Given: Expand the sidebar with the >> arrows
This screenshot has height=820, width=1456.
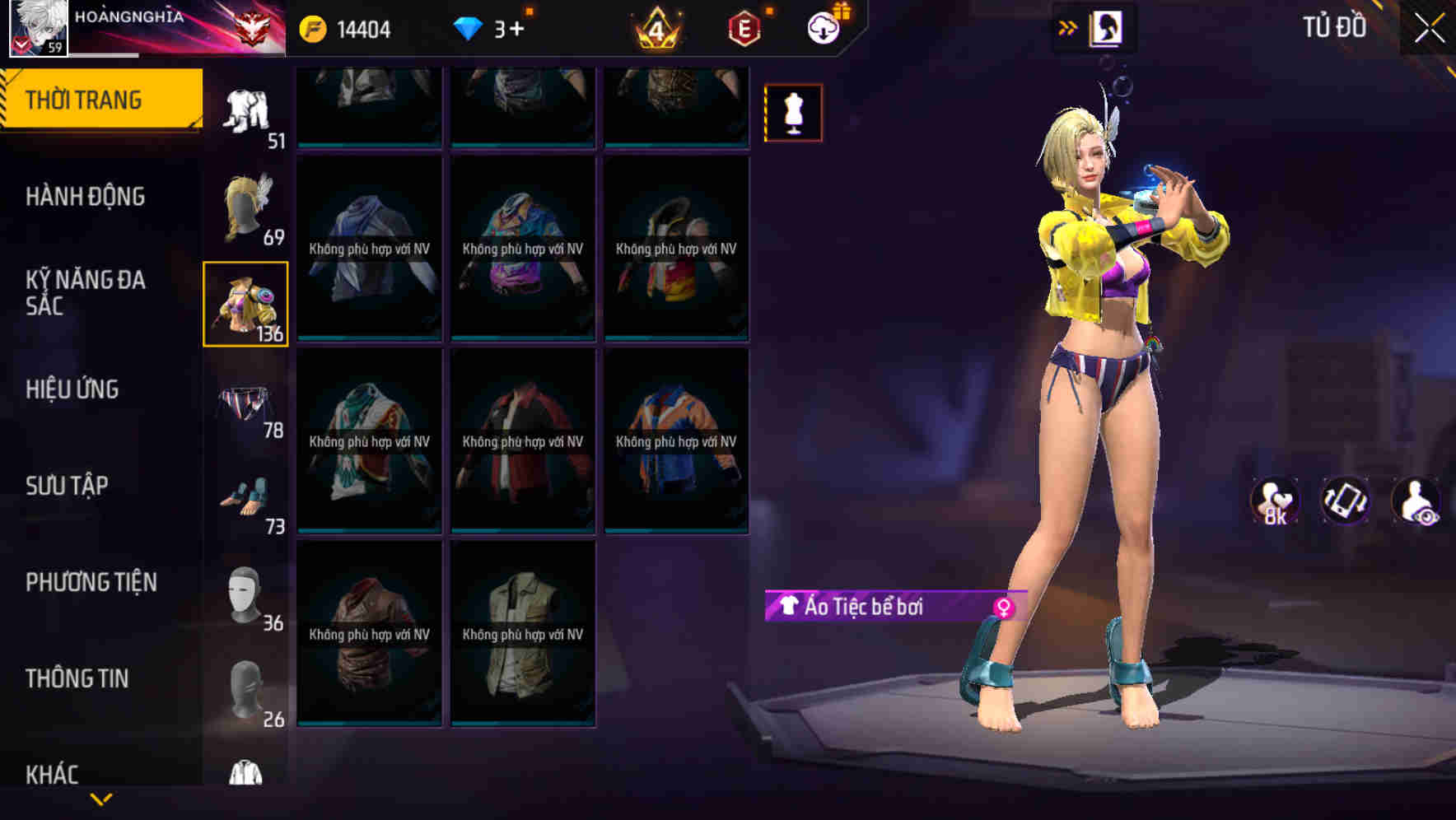Looking at the screenshot, I should tap(1068, 27).
